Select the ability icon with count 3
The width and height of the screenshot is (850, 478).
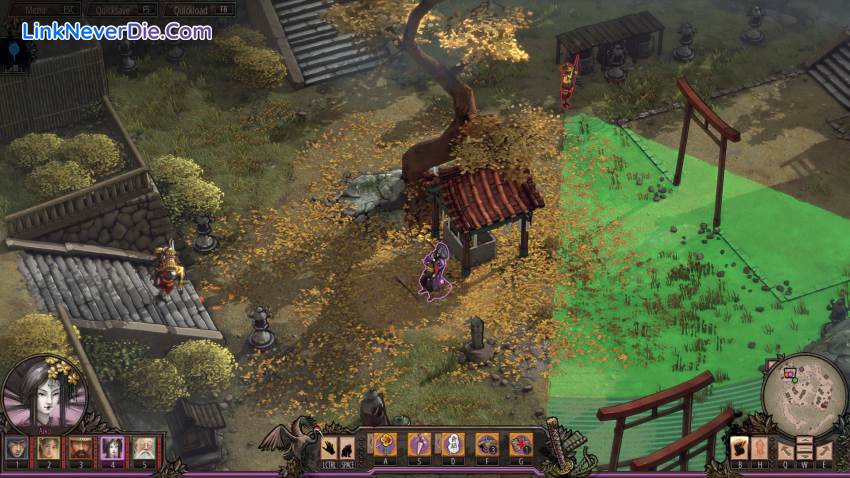point(487,443)
